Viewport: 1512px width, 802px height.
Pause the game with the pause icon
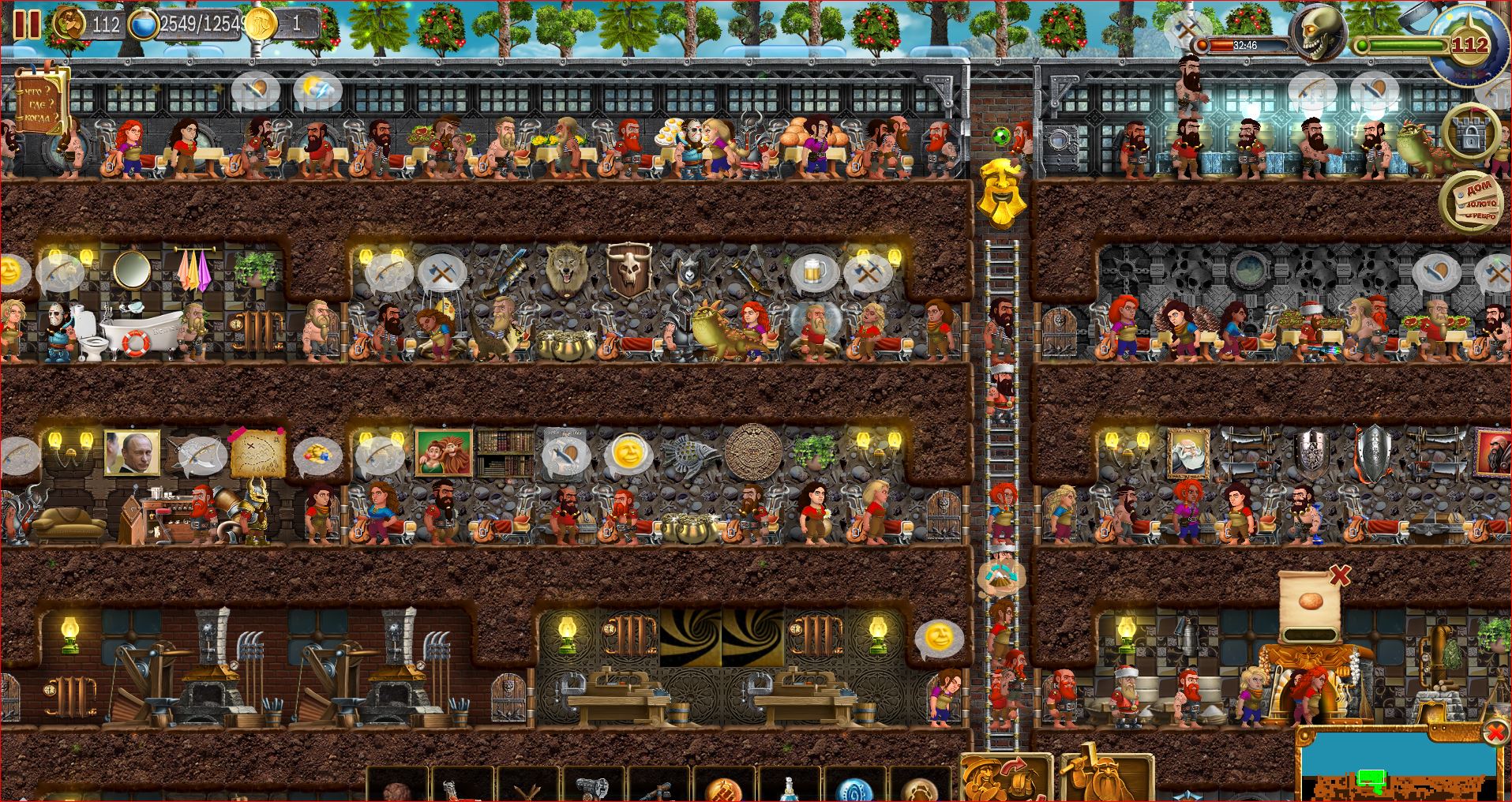pyautogui.click(x=30, y=24)
